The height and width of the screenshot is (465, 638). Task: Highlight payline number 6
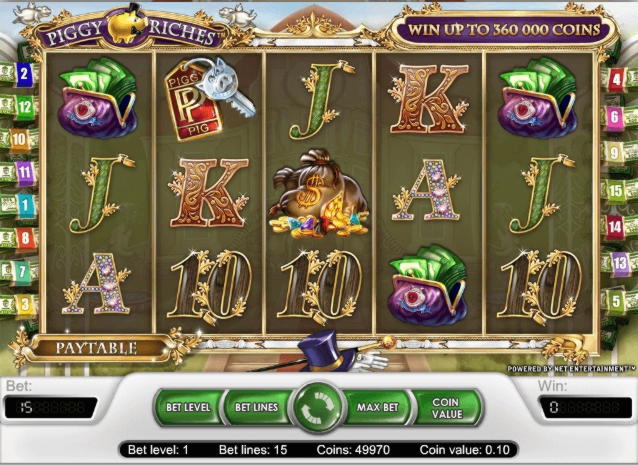coord(614,117)
